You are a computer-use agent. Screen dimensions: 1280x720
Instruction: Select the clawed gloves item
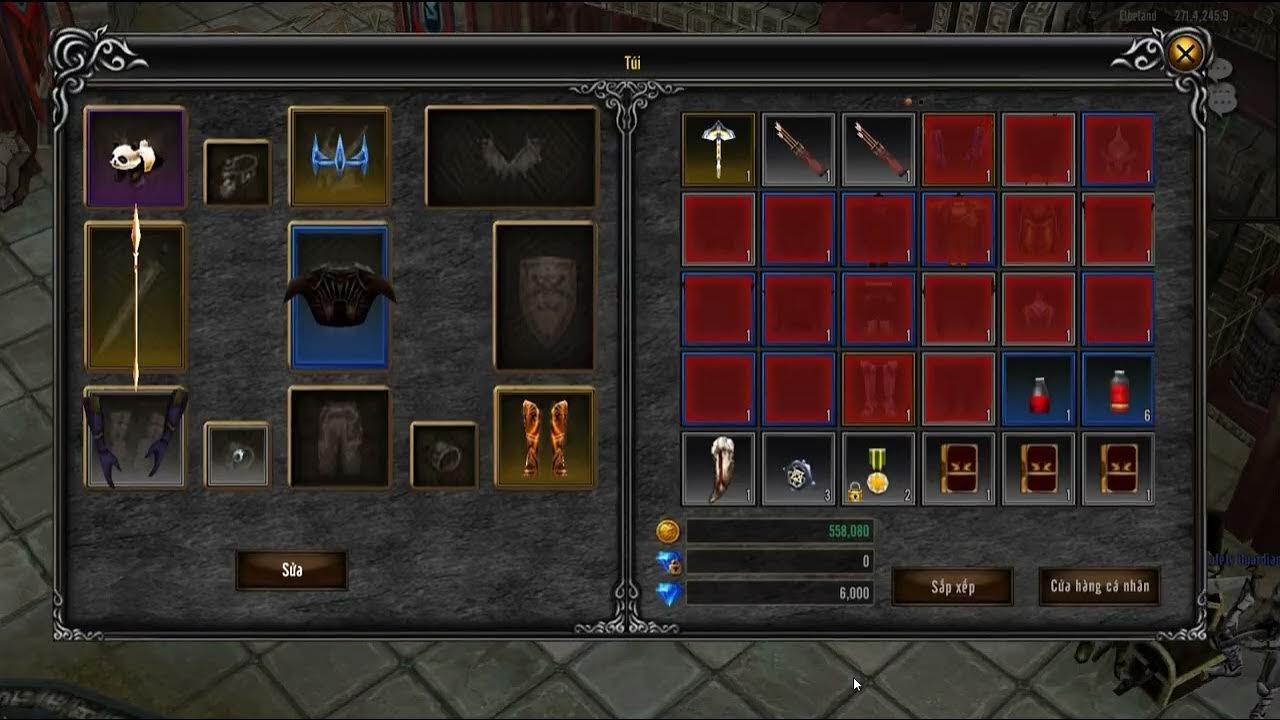tap(136, 438)
